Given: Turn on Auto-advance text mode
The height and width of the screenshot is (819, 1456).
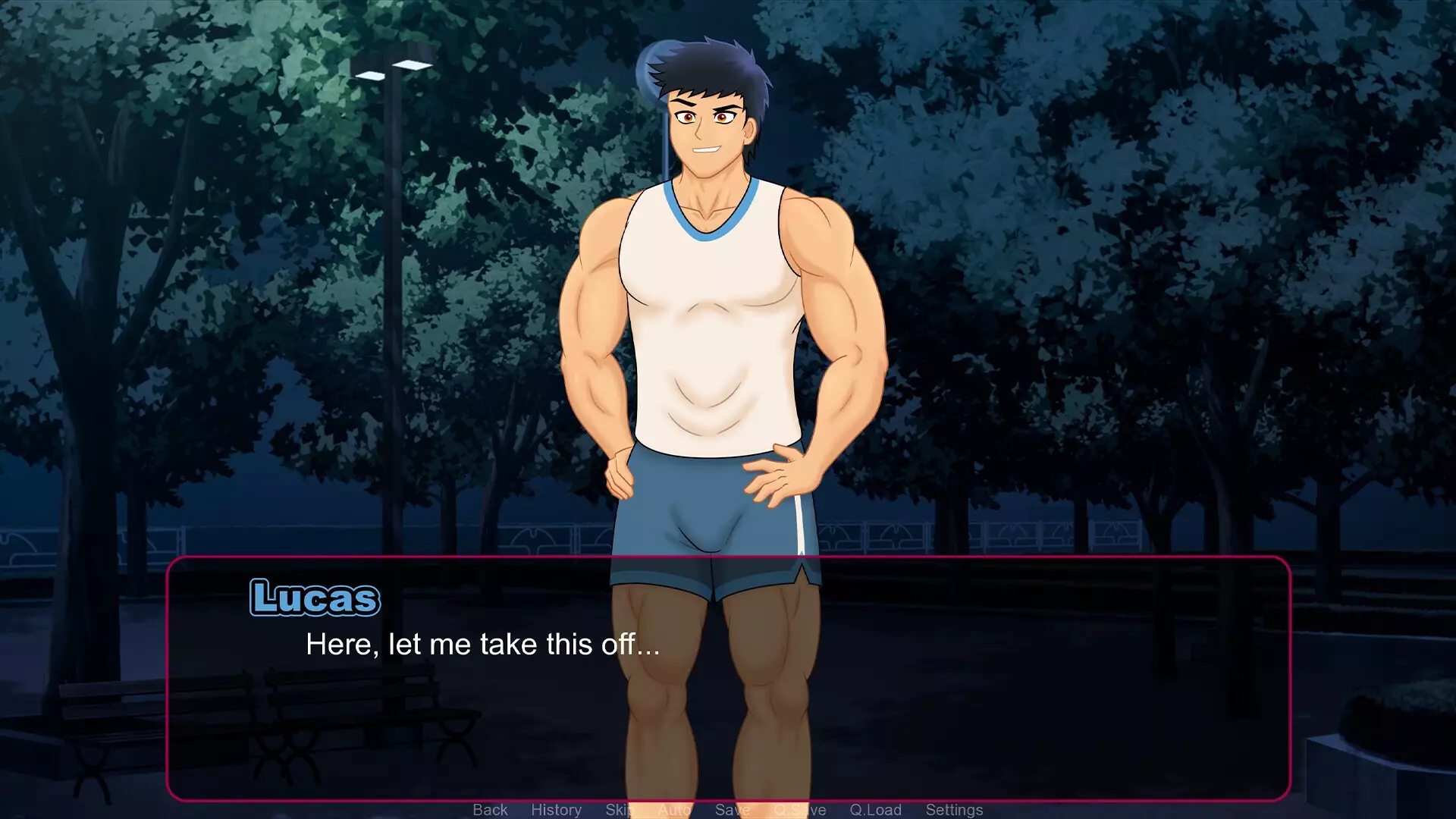Looking at the screenshot, I should [673, 809].
